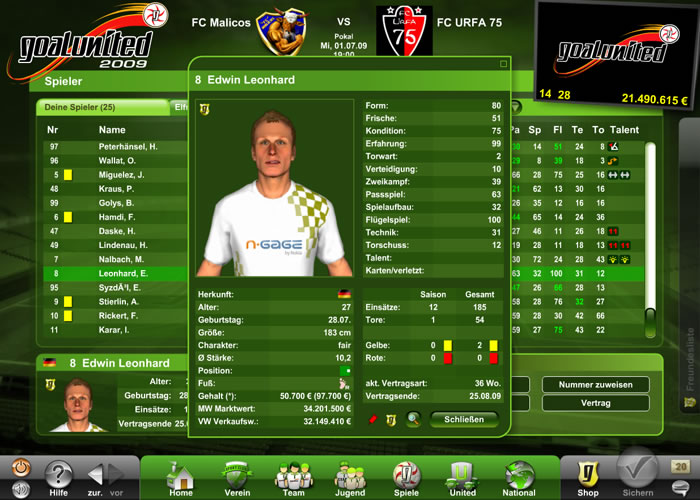The width and height of the screenshot is (700, 500).
Task: Open the Vertrag button
Action: click(595, 403)
